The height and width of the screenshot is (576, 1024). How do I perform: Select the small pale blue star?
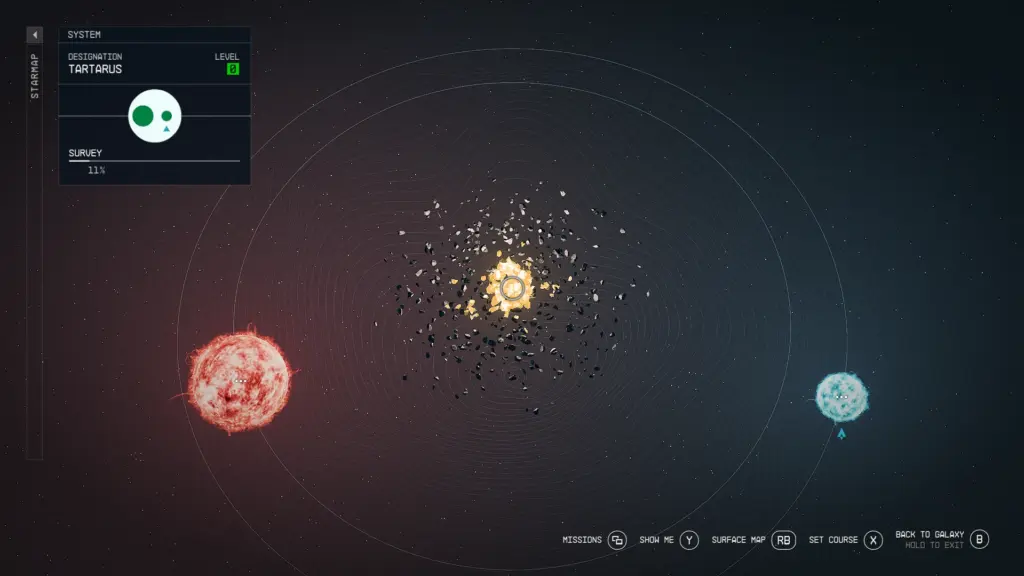tap(841, 397)
